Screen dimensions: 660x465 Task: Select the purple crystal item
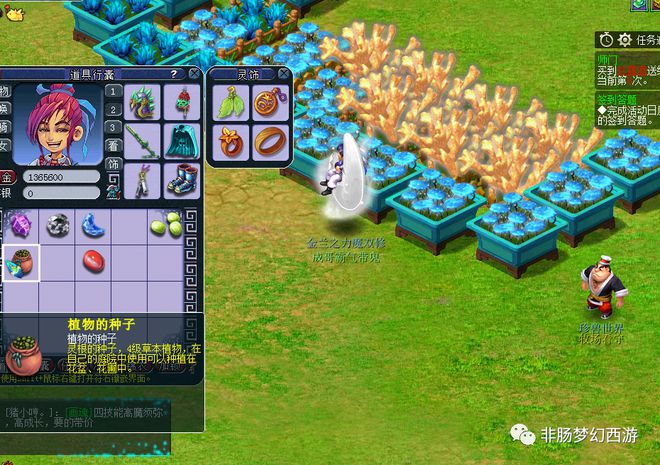tap(20, 226)
